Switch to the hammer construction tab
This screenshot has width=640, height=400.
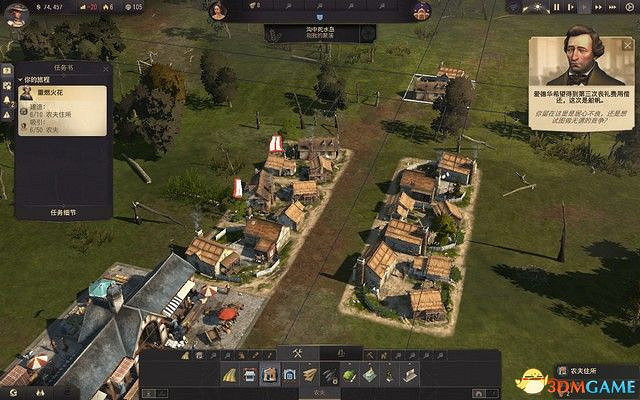[298, 353]
